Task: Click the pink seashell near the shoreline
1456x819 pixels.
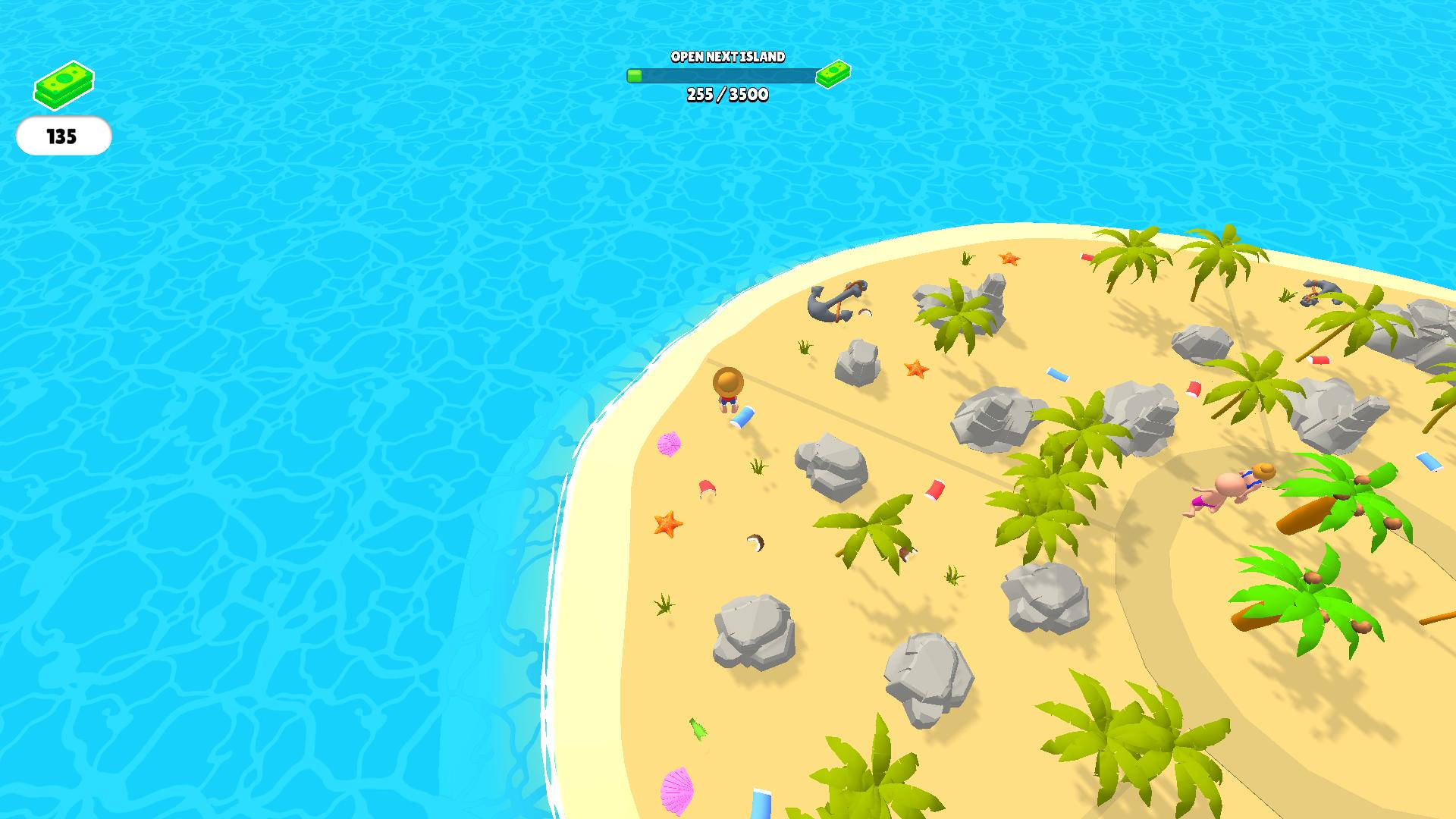Action: point(670,444)
